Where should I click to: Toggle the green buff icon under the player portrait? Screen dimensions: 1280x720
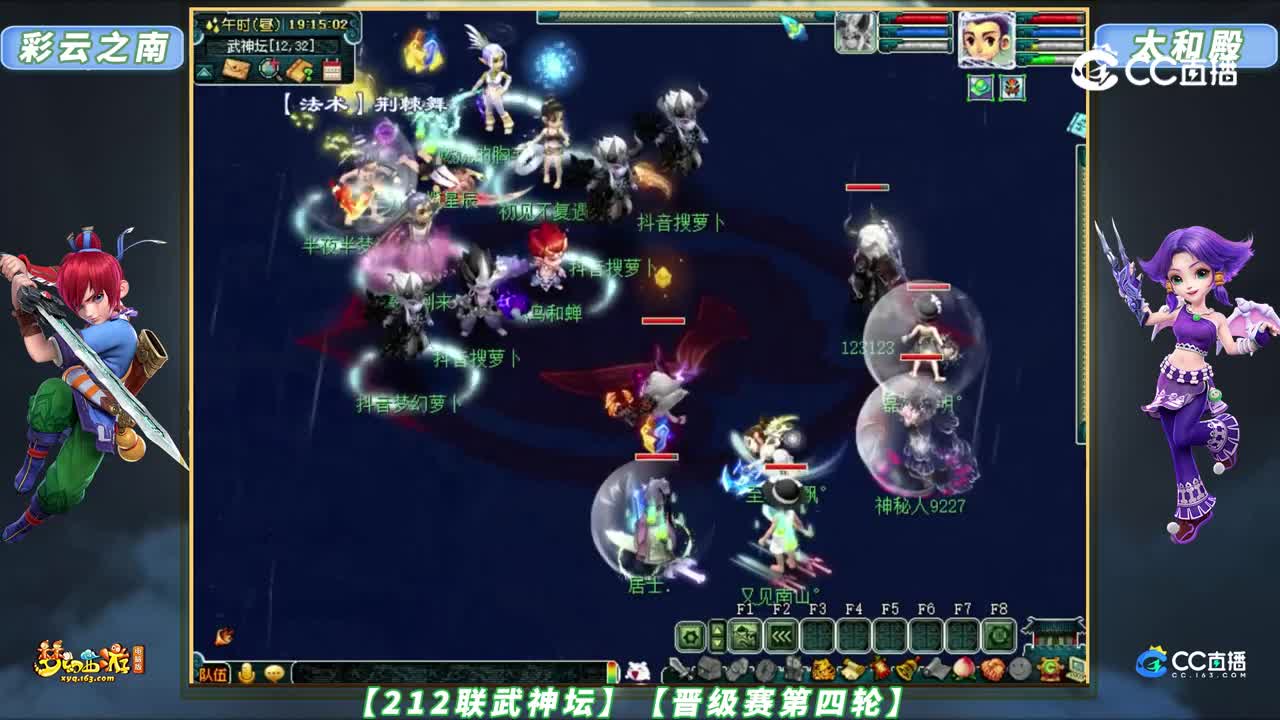981,87
